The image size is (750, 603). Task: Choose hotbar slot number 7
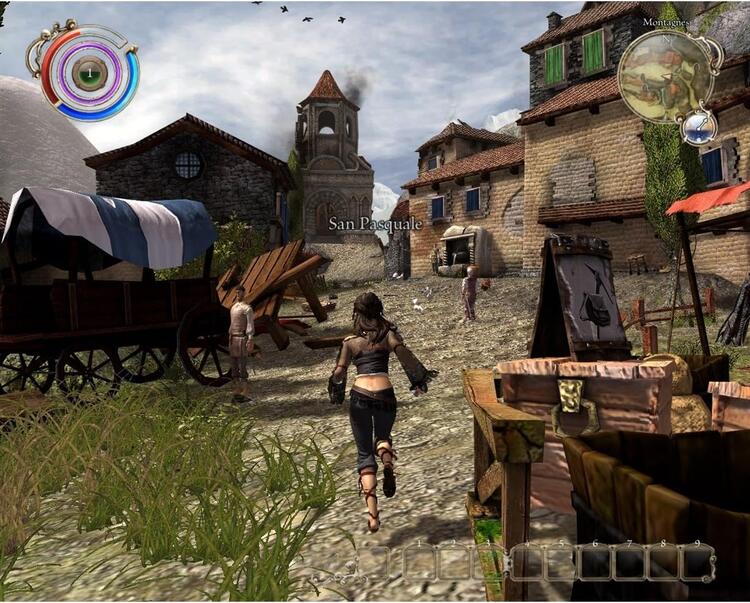coord(629,562)
